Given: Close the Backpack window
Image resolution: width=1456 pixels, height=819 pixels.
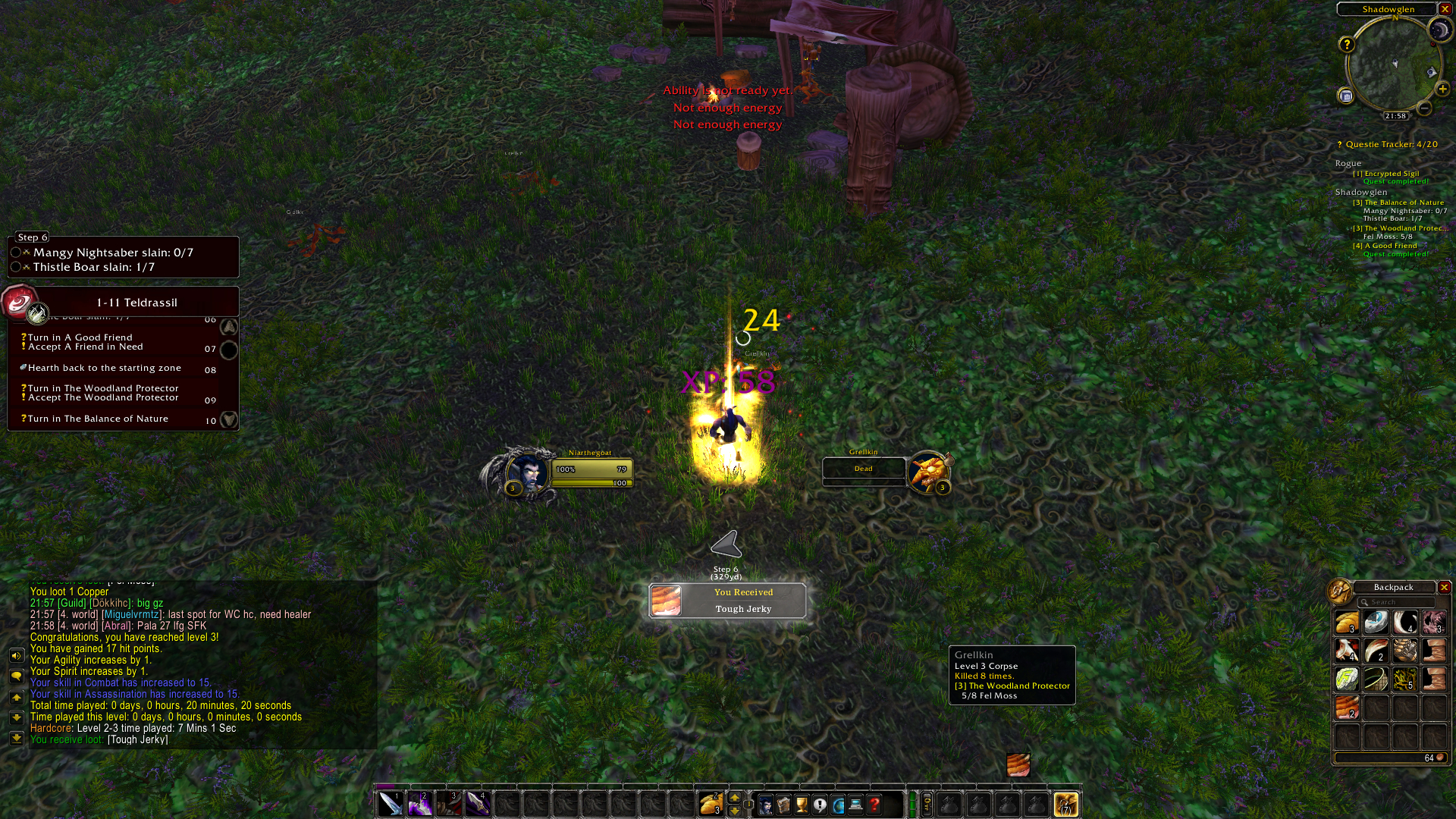Looking at the screenshot, I should pyautogui.click(x=1444, y=588).
